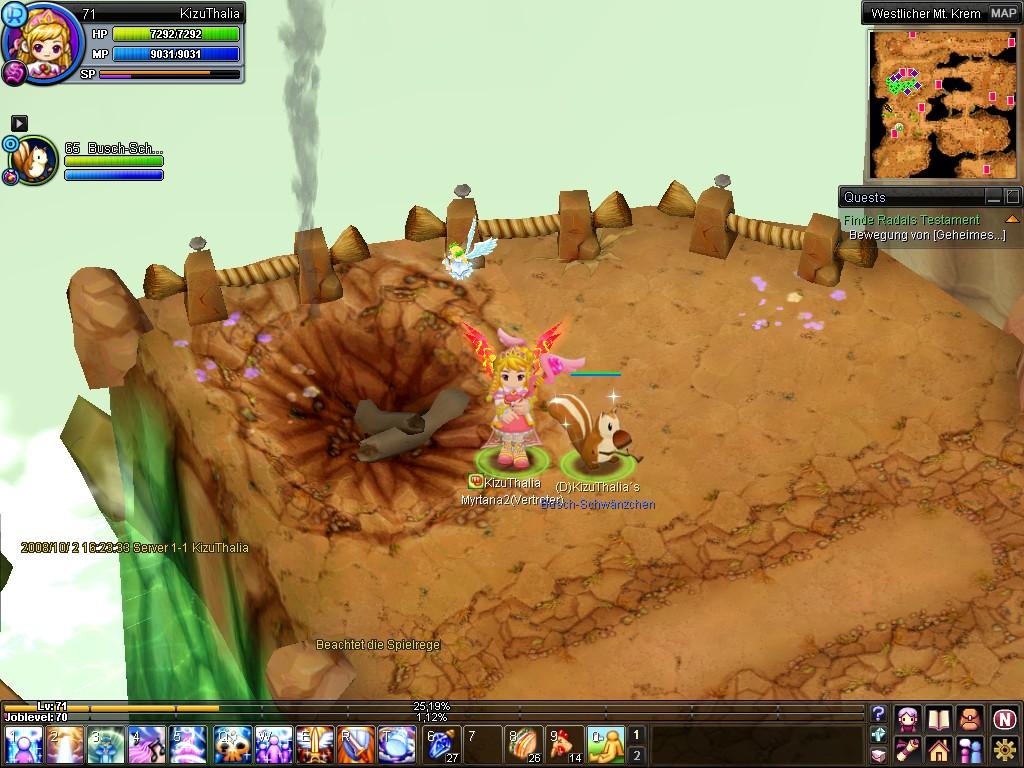Screen dimensions: 1024x768
Task: Activate the skull skill in hotbar slot Q
Action: pos(233,745)
